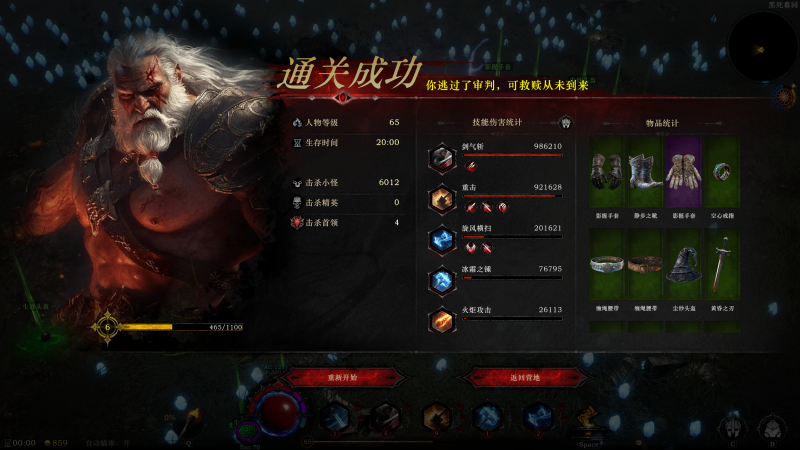This screenshot has height=450, width=800.
Task: Select the dark gloves on green background
Action: [607, 172]
